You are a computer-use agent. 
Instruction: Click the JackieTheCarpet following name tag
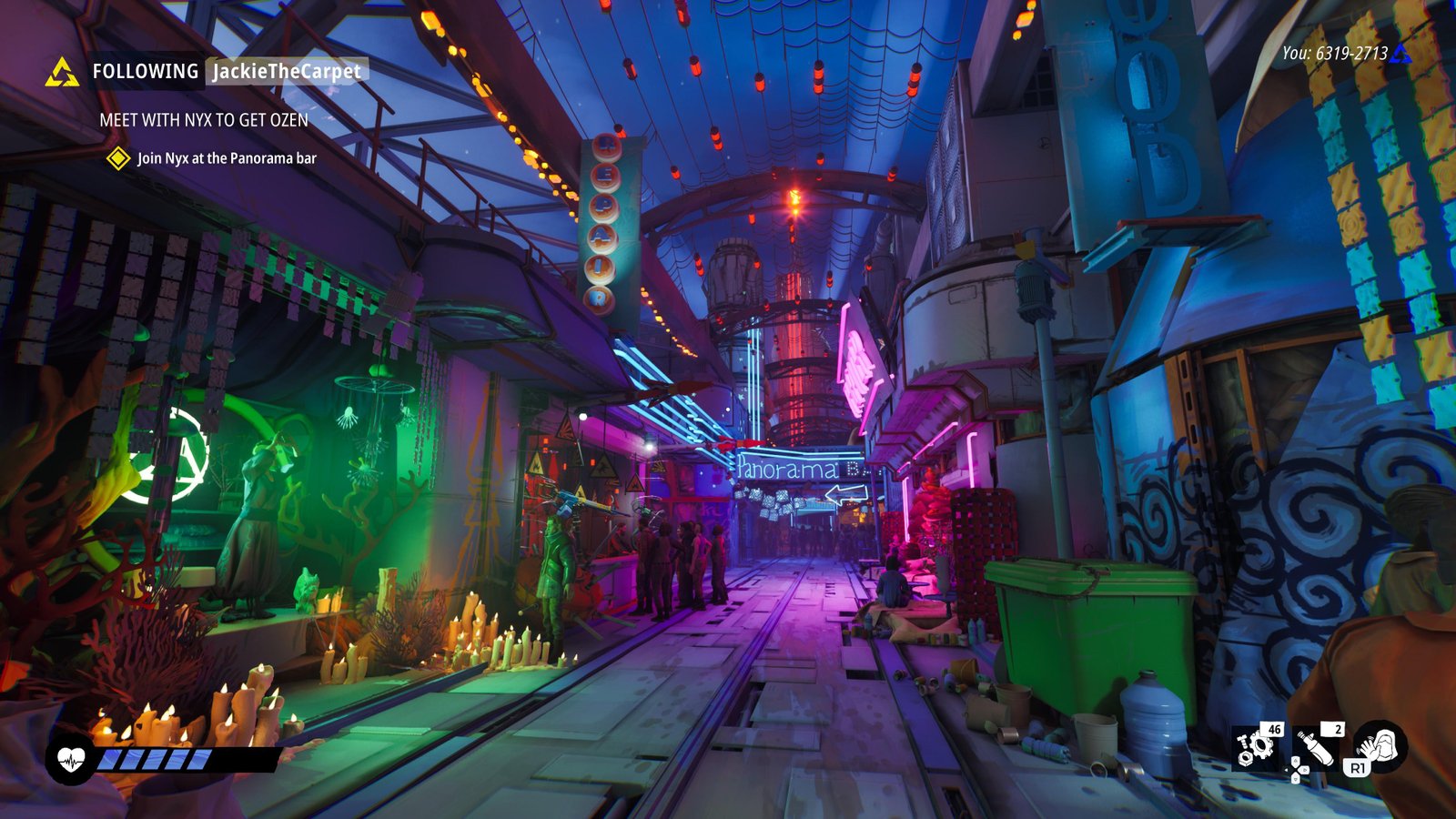[287, 71]
